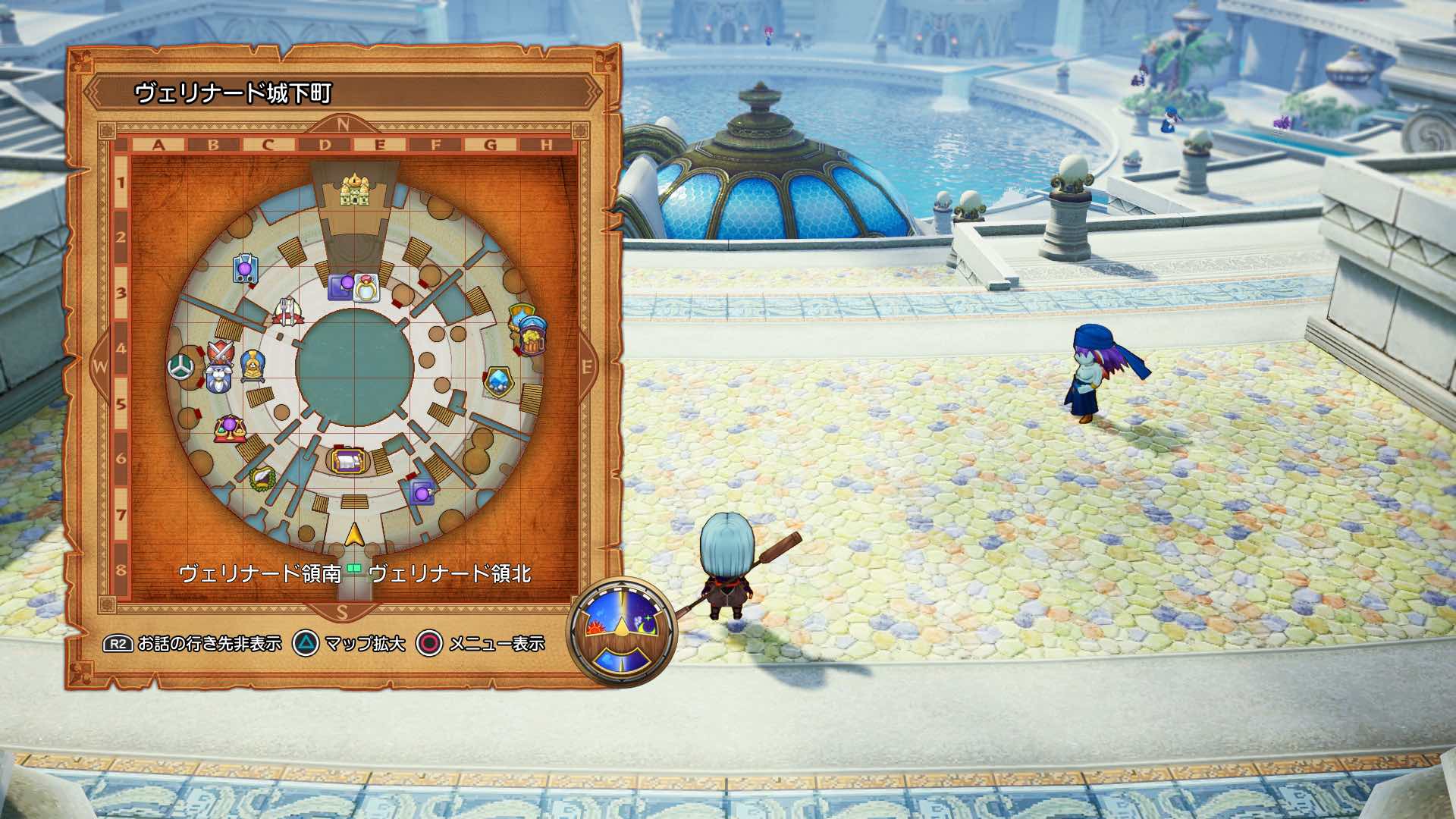The height and width of the screenshot is (819, 1456).
Task: Select the ring icon for the jewelry shop
Action: 366,289
